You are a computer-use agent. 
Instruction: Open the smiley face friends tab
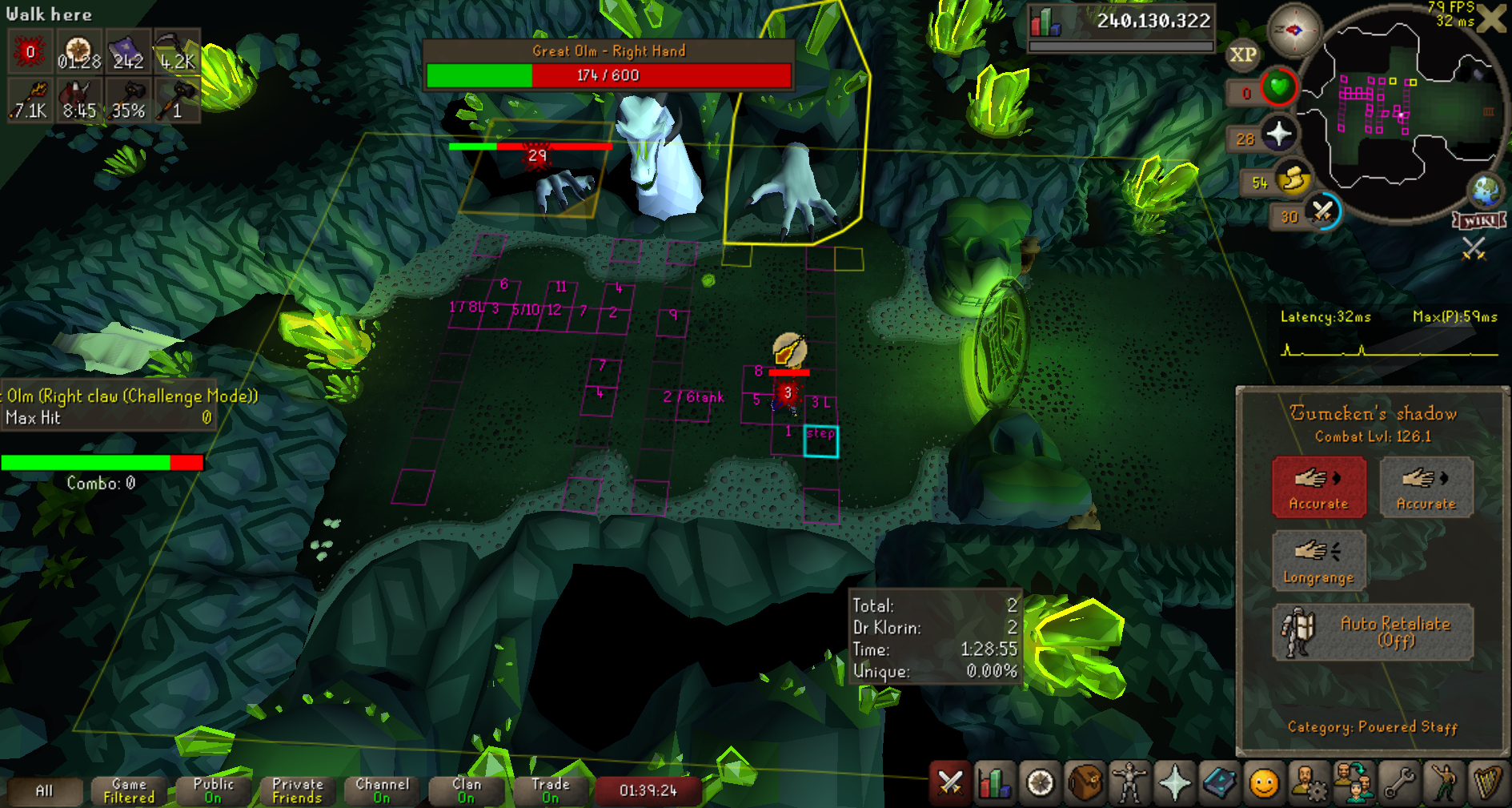1264,782
